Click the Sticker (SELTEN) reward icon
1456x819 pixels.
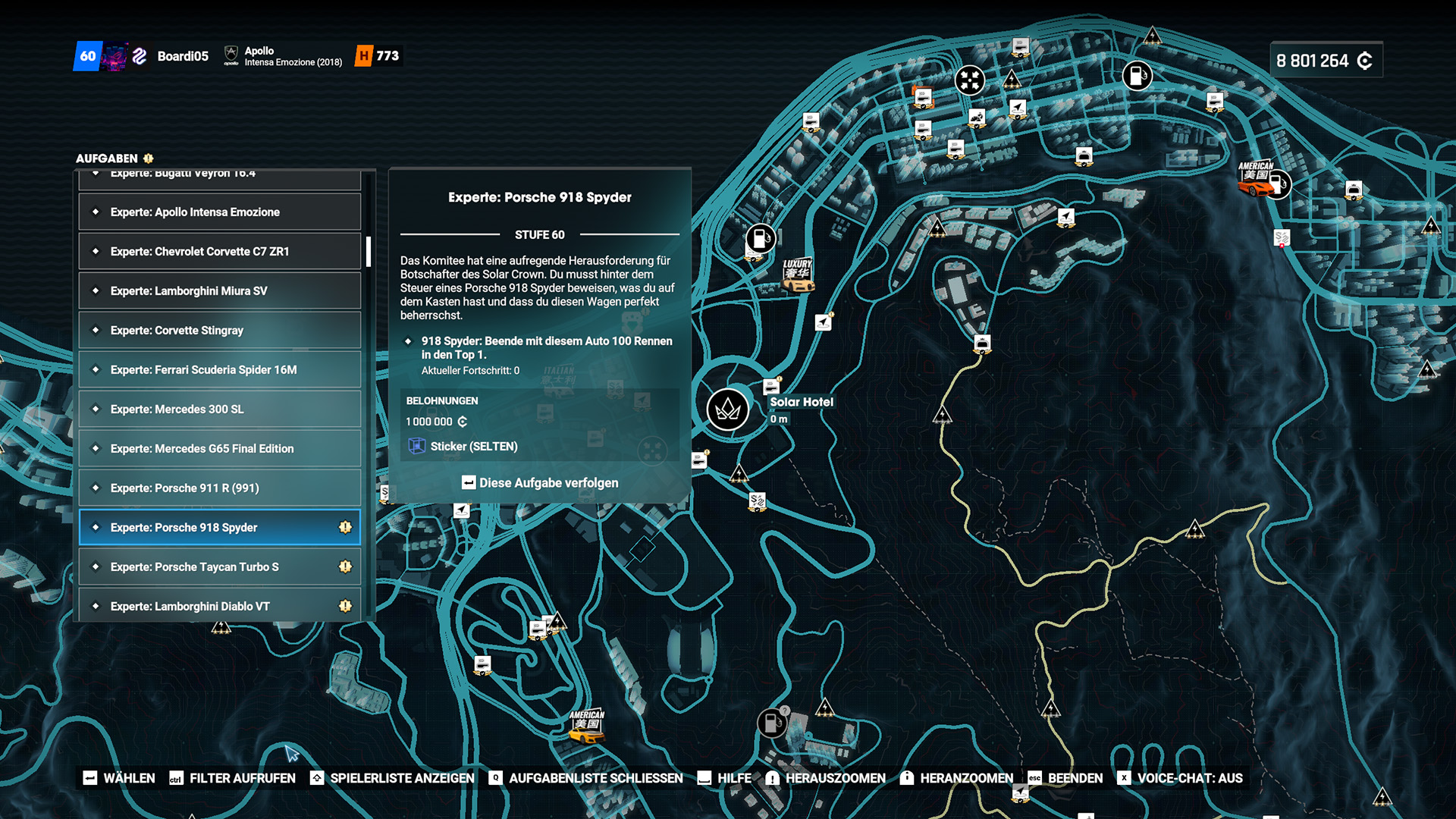pyautogui.click(x=417, y=447)
